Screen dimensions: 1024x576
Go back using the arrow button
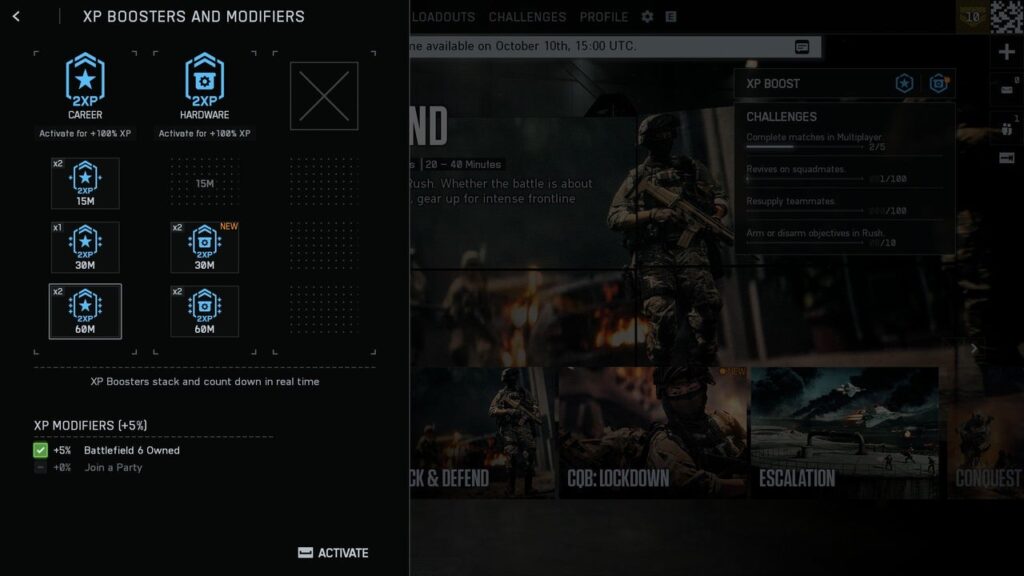[16, 17]
